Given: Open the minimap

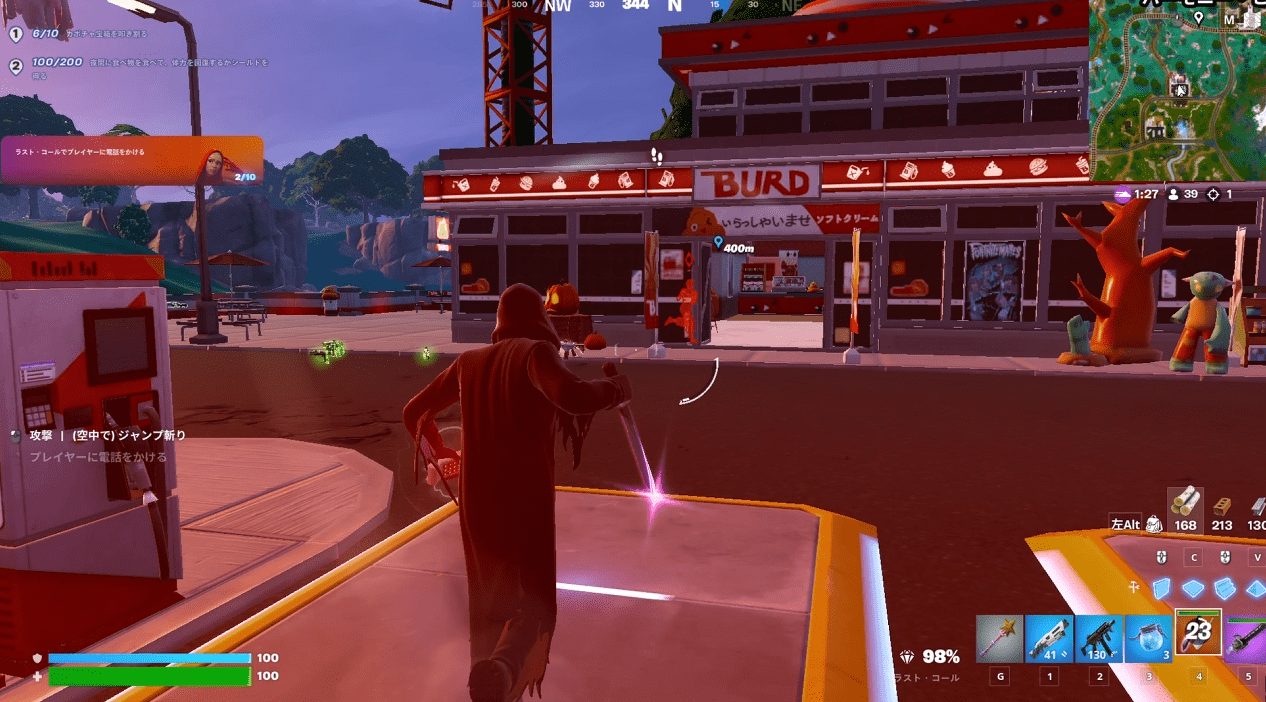Looking at the screenshot, I should (1177, 92).
